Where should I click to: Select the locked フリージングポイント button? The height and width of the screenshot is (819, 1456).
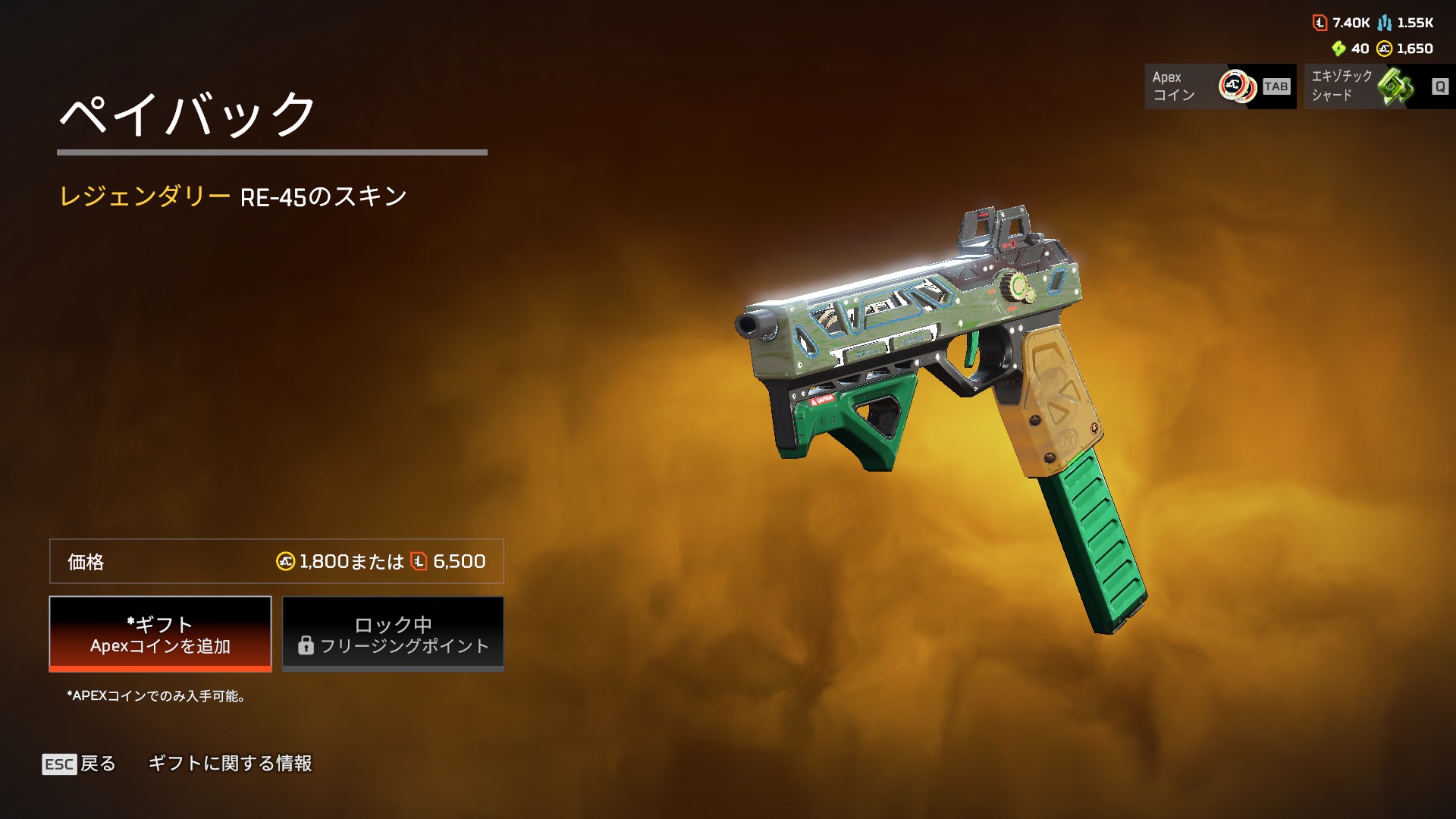point(393,634)
